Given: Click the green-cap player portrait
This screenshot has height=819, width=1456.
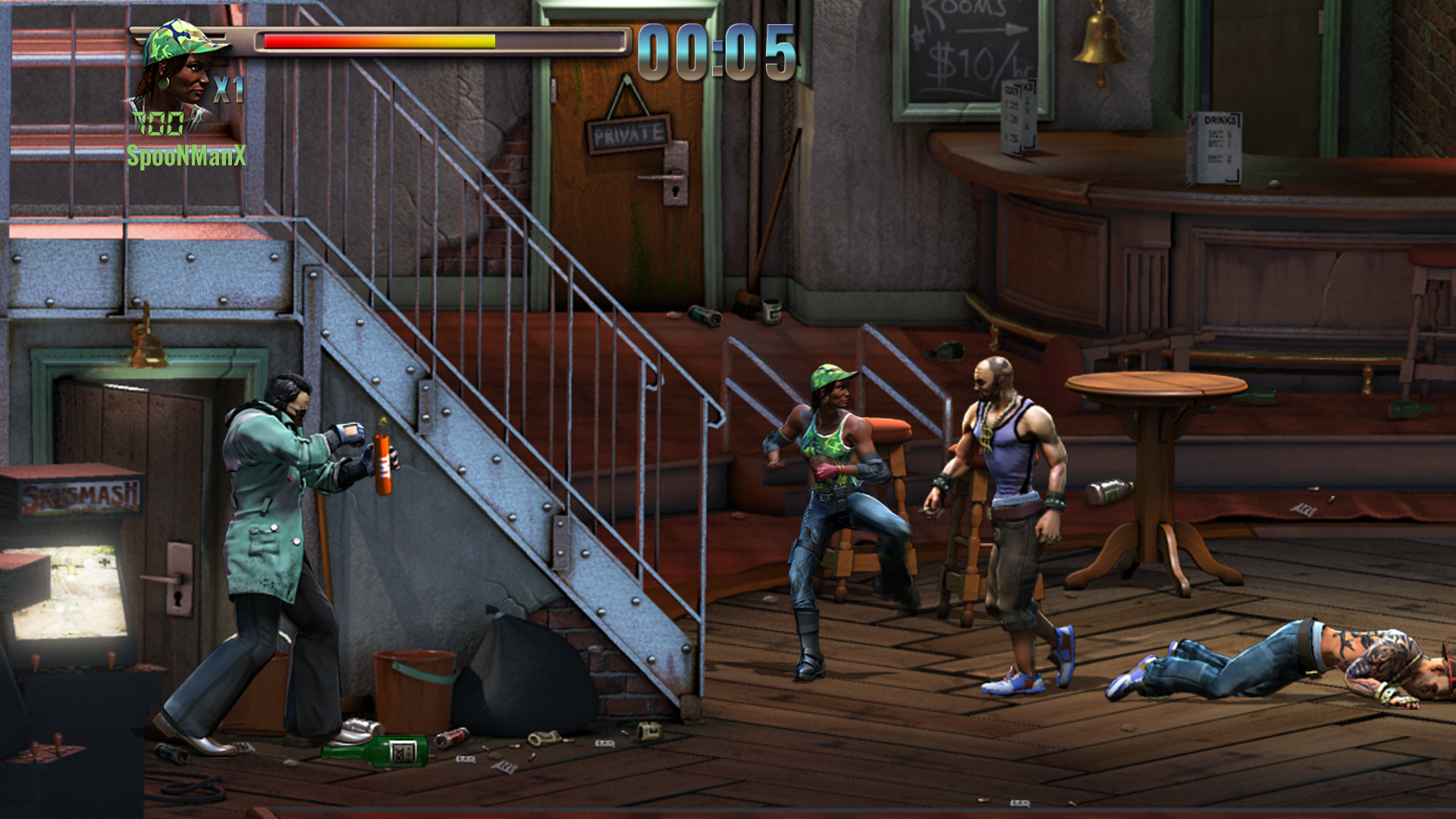Looking at the screenshot, I should [179, 68].
